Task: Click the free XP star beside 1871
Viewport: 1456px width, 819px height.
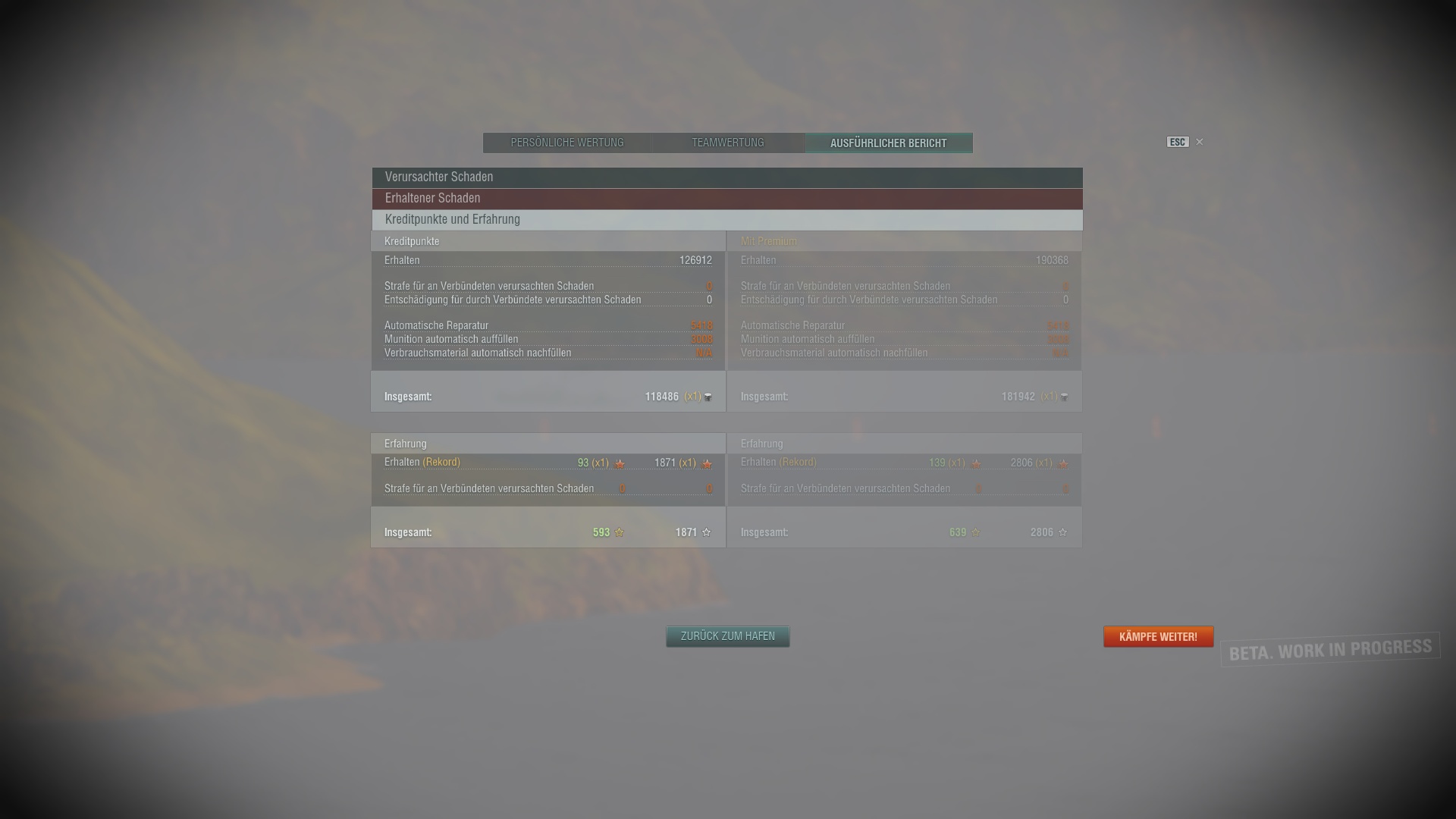Action: (705, 463)
